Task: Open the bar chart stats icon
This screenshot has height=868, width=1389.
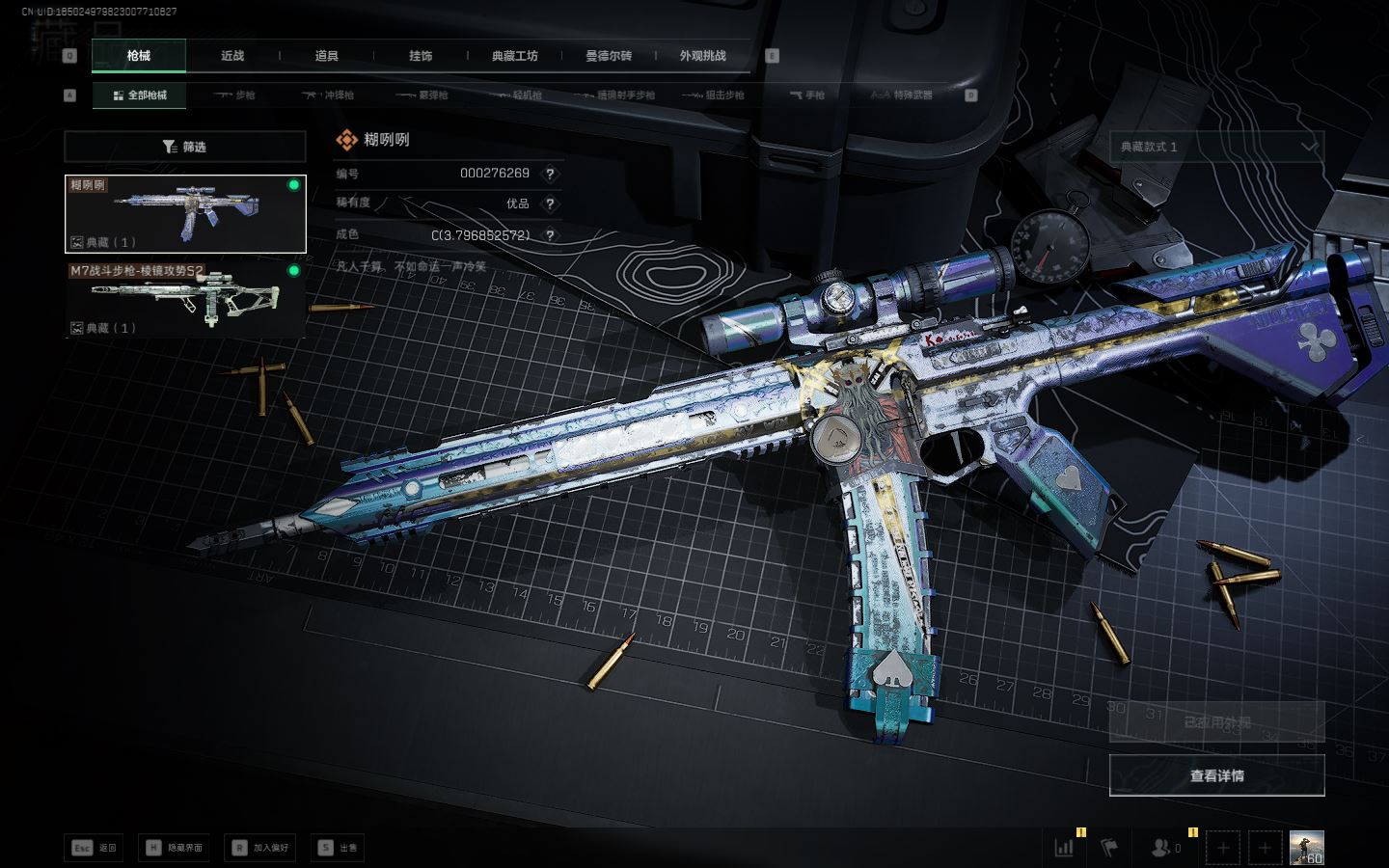Action: tap(1064, 848)
